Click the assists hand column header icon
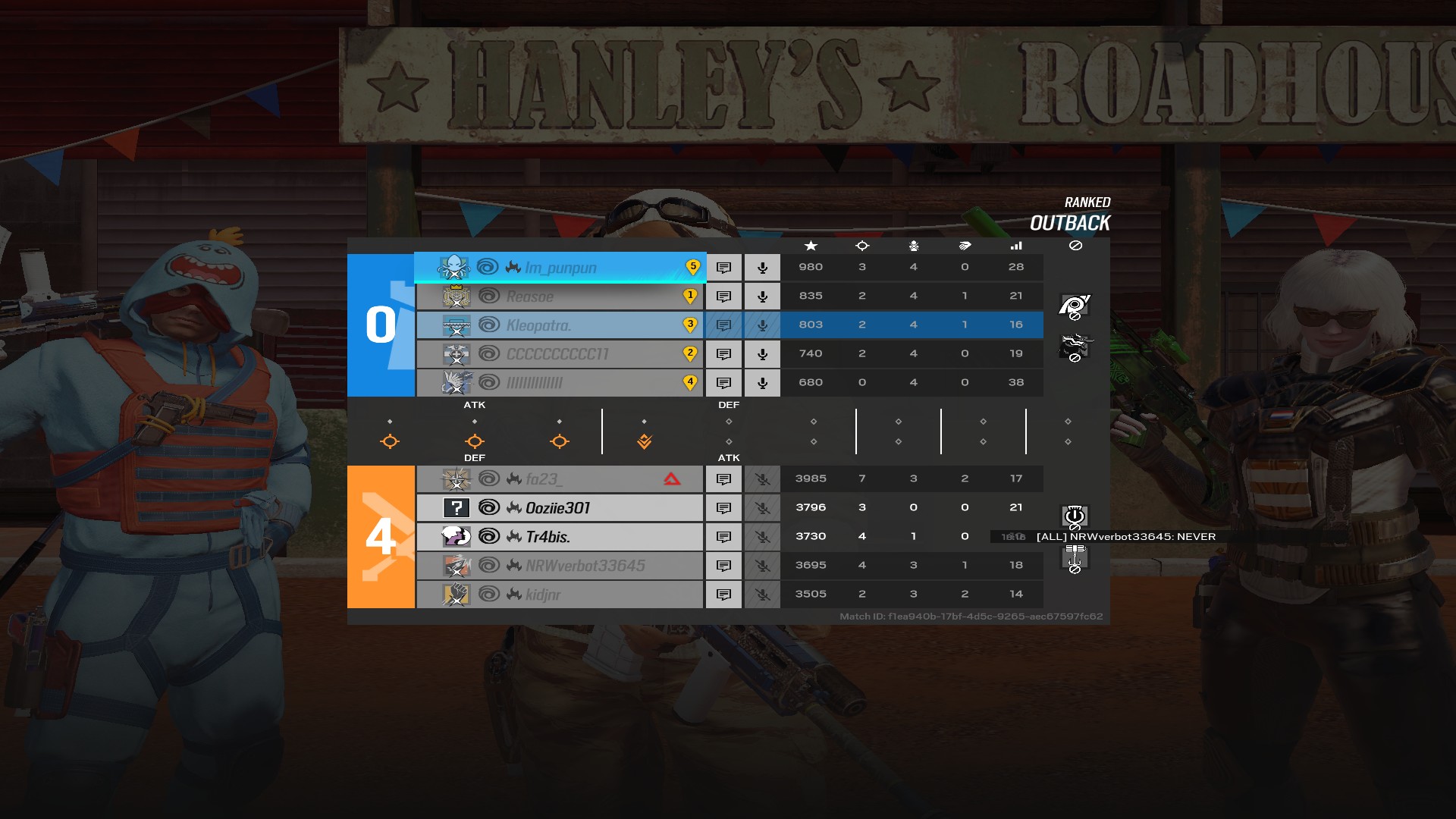1456x819 pixels. click(965, 246)
